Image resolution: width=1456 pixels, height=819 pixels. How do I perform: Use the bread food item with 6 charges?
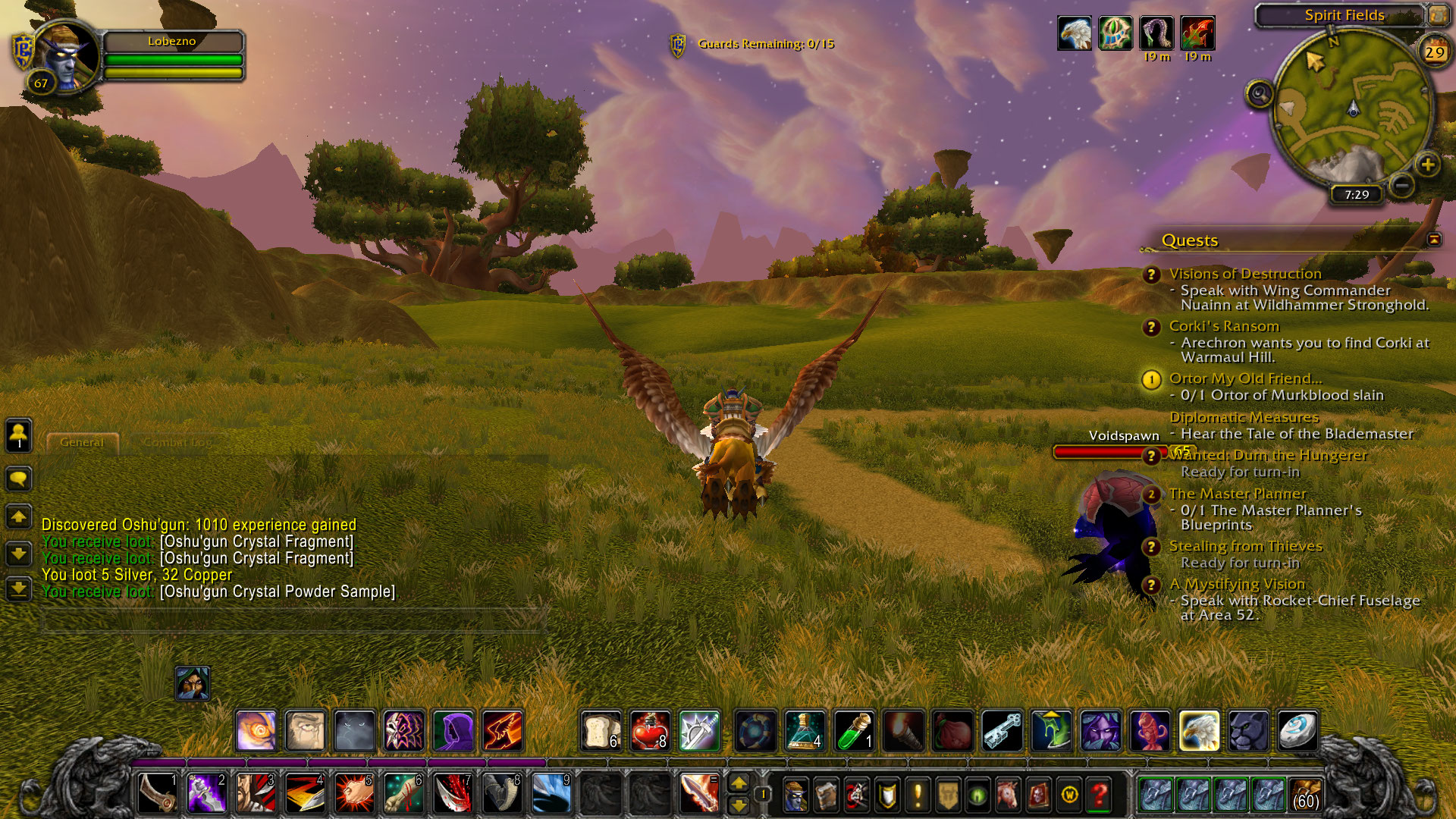(x=601, y=731)
